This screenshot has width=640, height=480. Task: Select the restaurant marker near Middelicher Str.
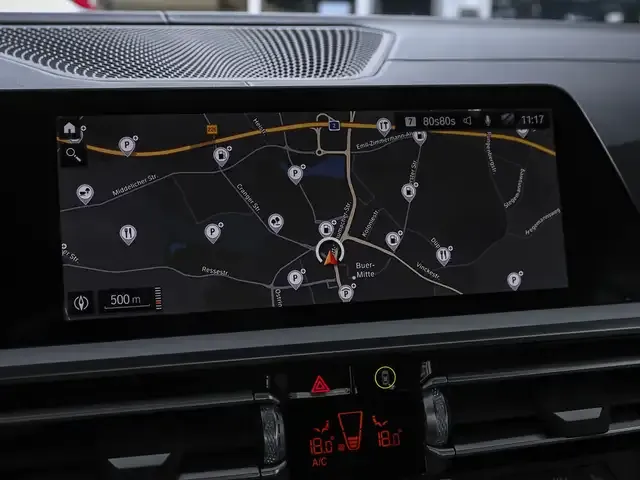click(127, 234)
